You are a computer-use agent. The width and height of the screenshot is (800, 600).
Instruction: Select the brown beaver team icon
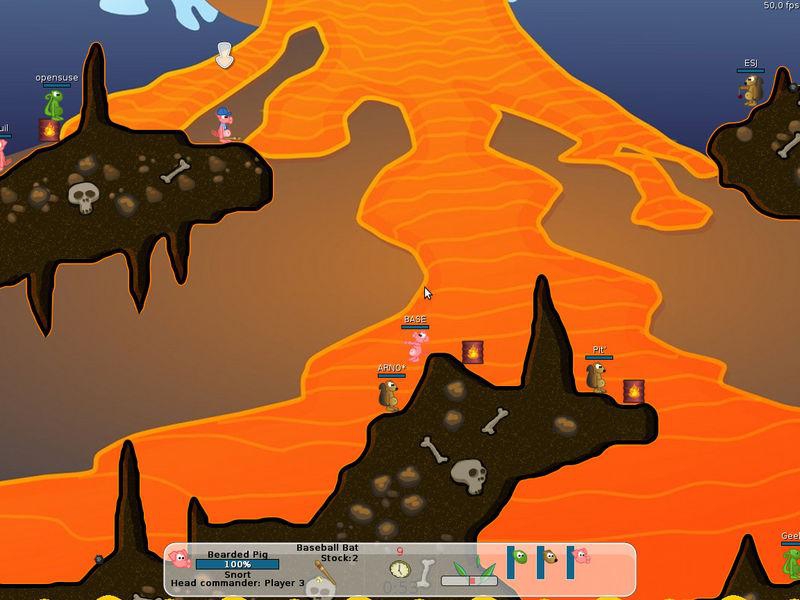tap(550, 553)
